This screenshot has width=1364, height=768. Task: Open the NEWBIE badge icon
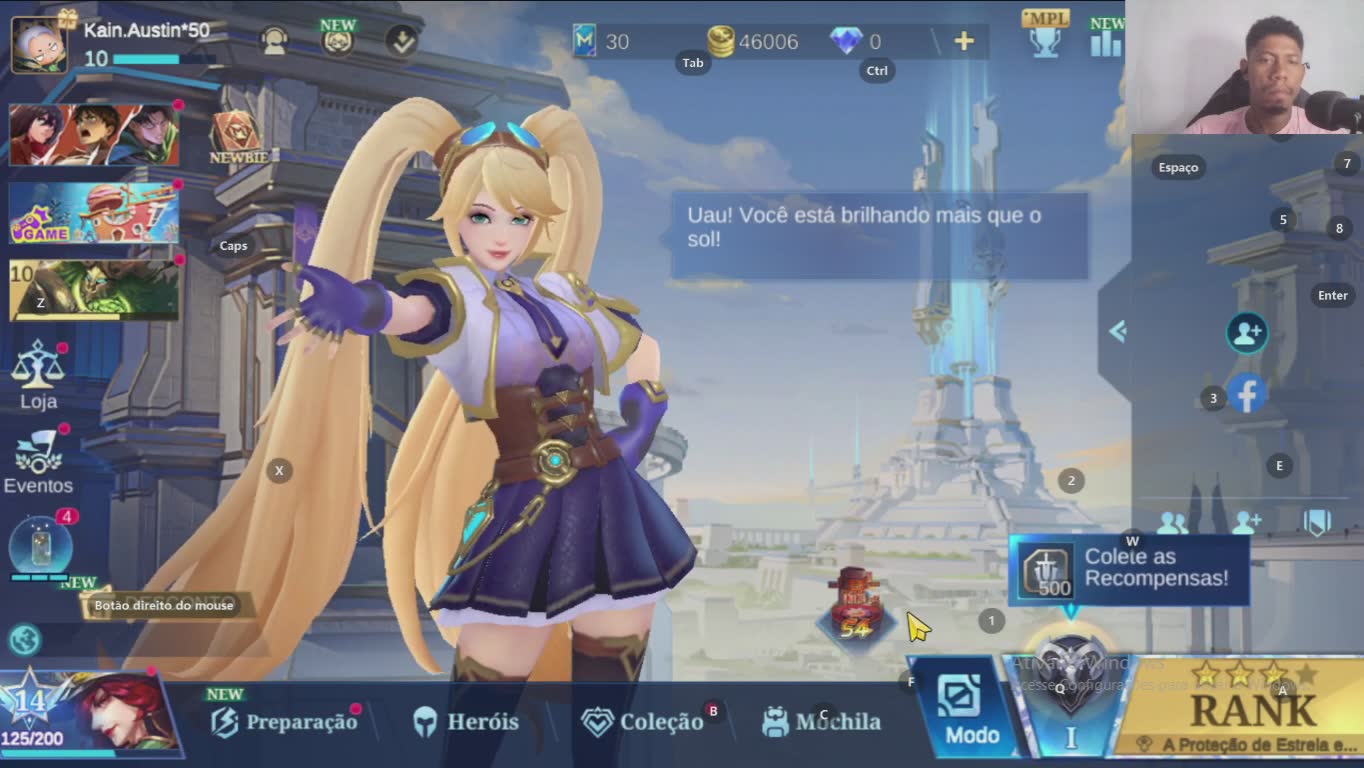[236, 137]
